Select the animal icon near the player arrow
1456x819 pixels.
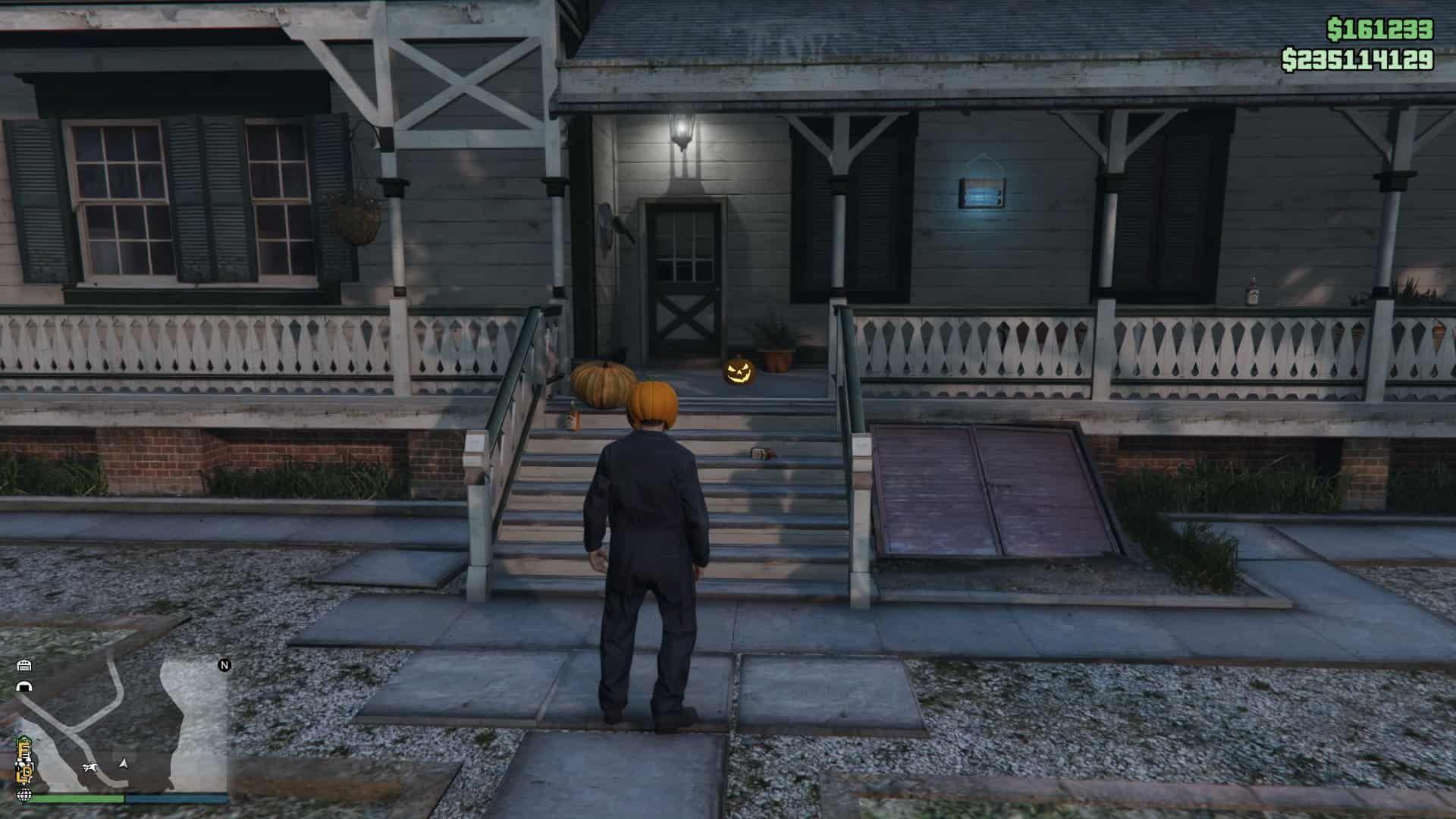tap(90, 767)
